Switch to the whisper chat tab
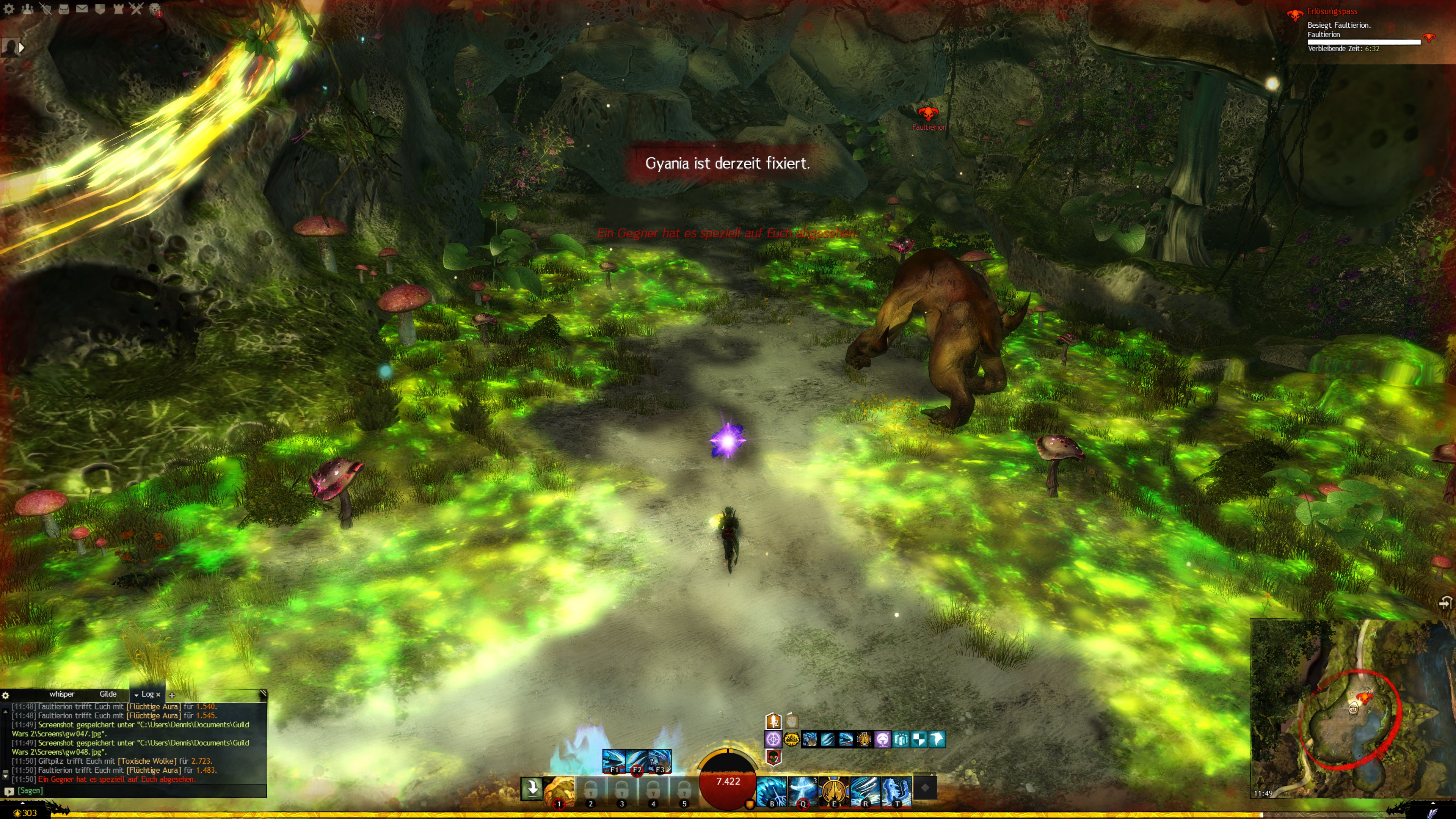 click(x=61, y=694)
